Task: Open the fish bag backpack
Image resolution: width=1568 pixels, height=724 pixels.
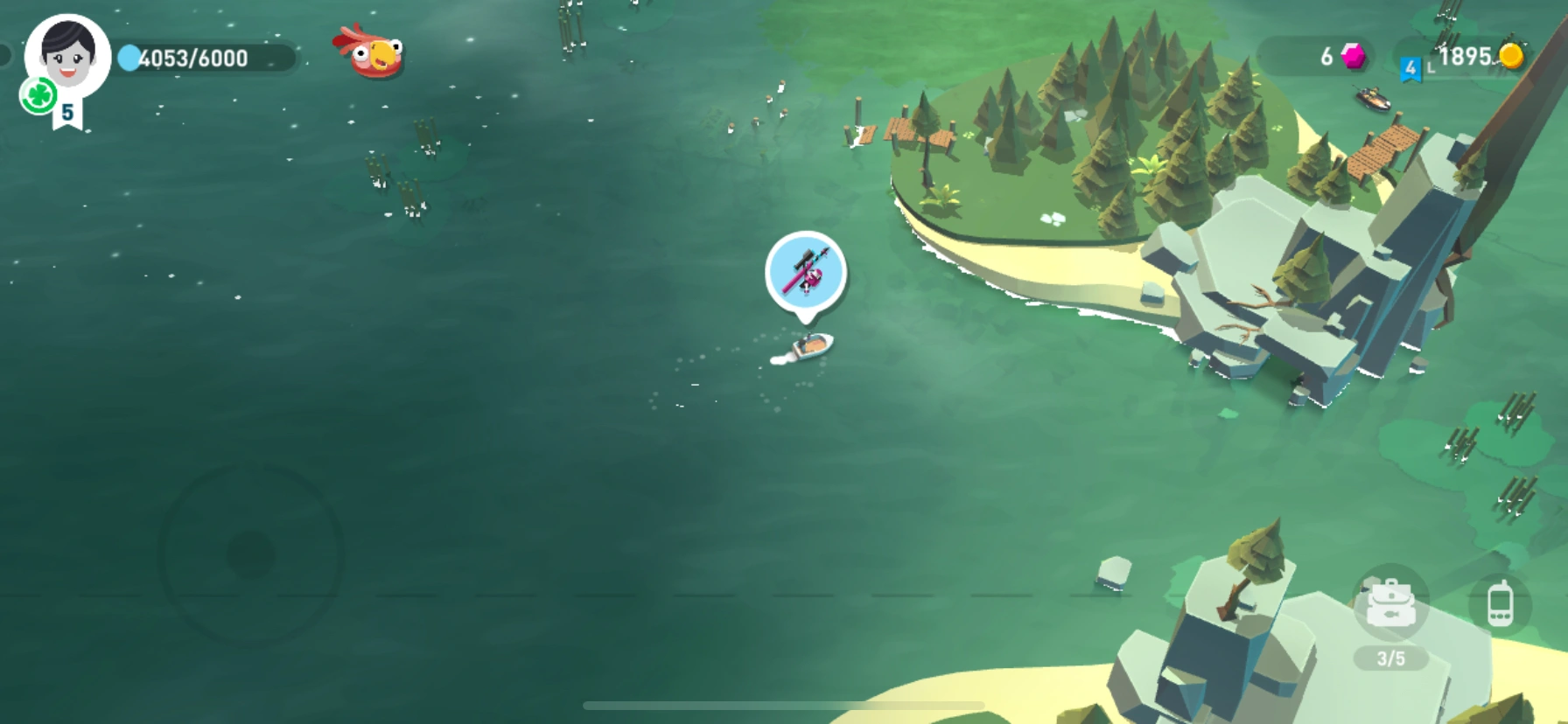Action: pos(1390,604)
